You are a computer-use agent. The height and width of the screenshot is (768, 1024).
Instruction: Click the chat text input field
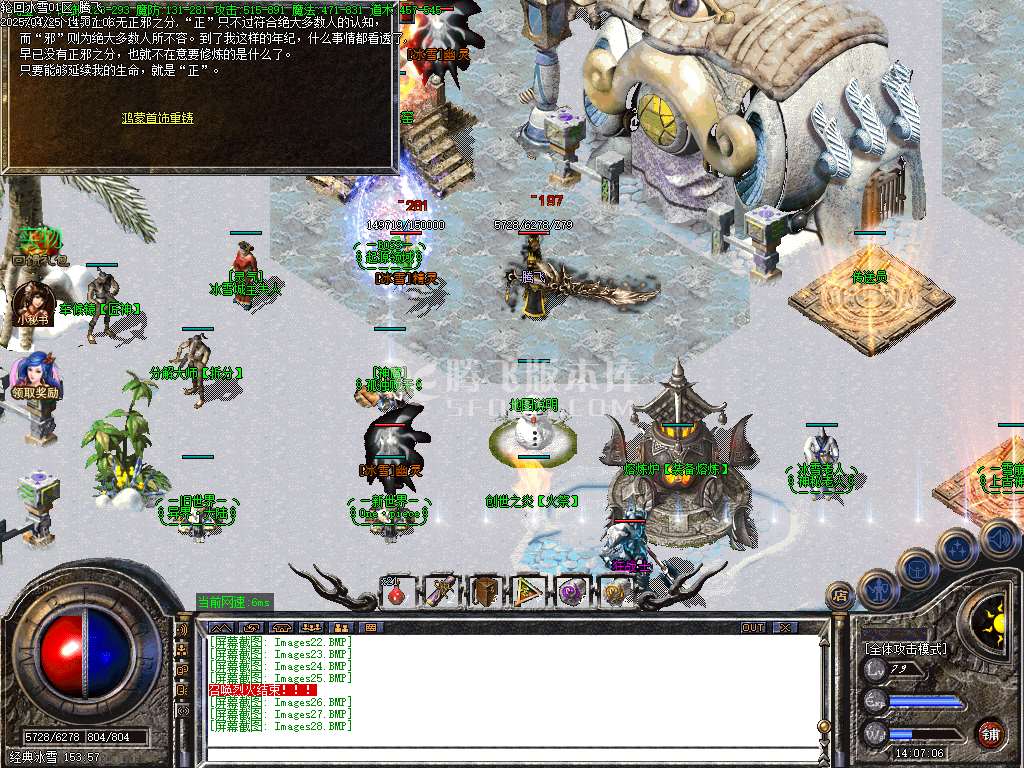pos(500,752)
